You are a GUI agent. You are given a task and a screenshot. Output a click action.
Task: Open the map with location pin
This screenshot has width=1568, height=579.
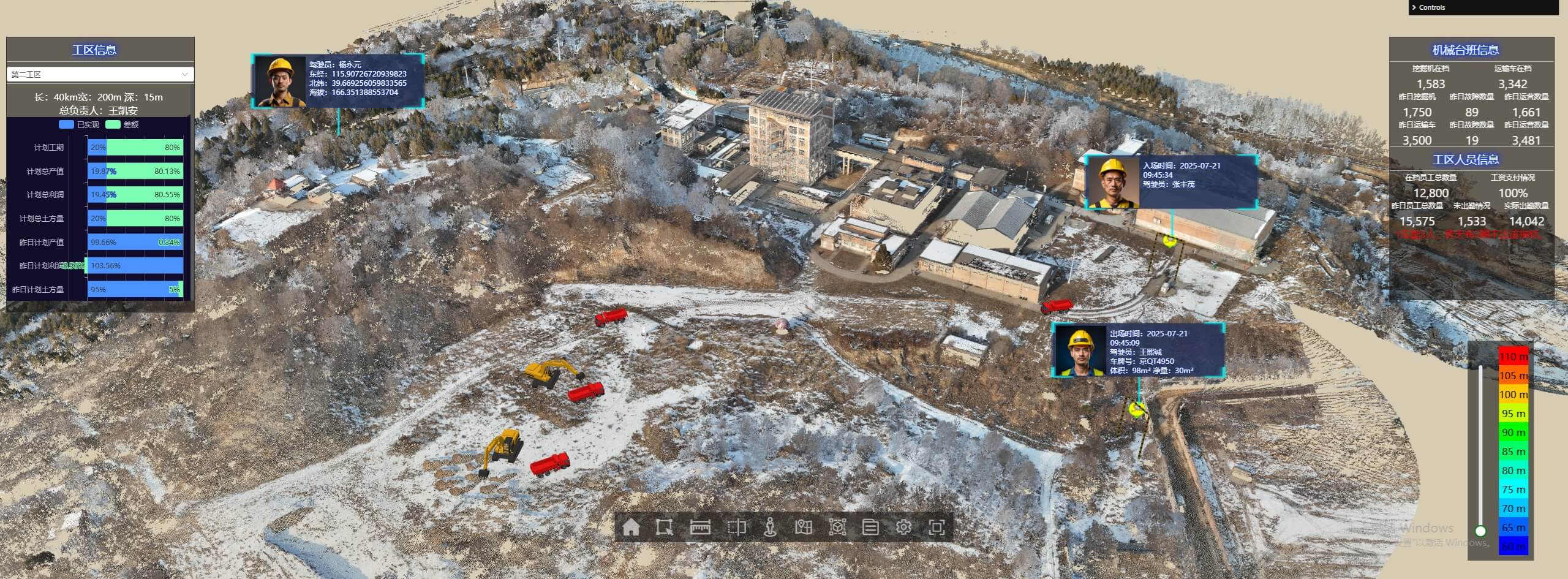(x=803, y=527)
